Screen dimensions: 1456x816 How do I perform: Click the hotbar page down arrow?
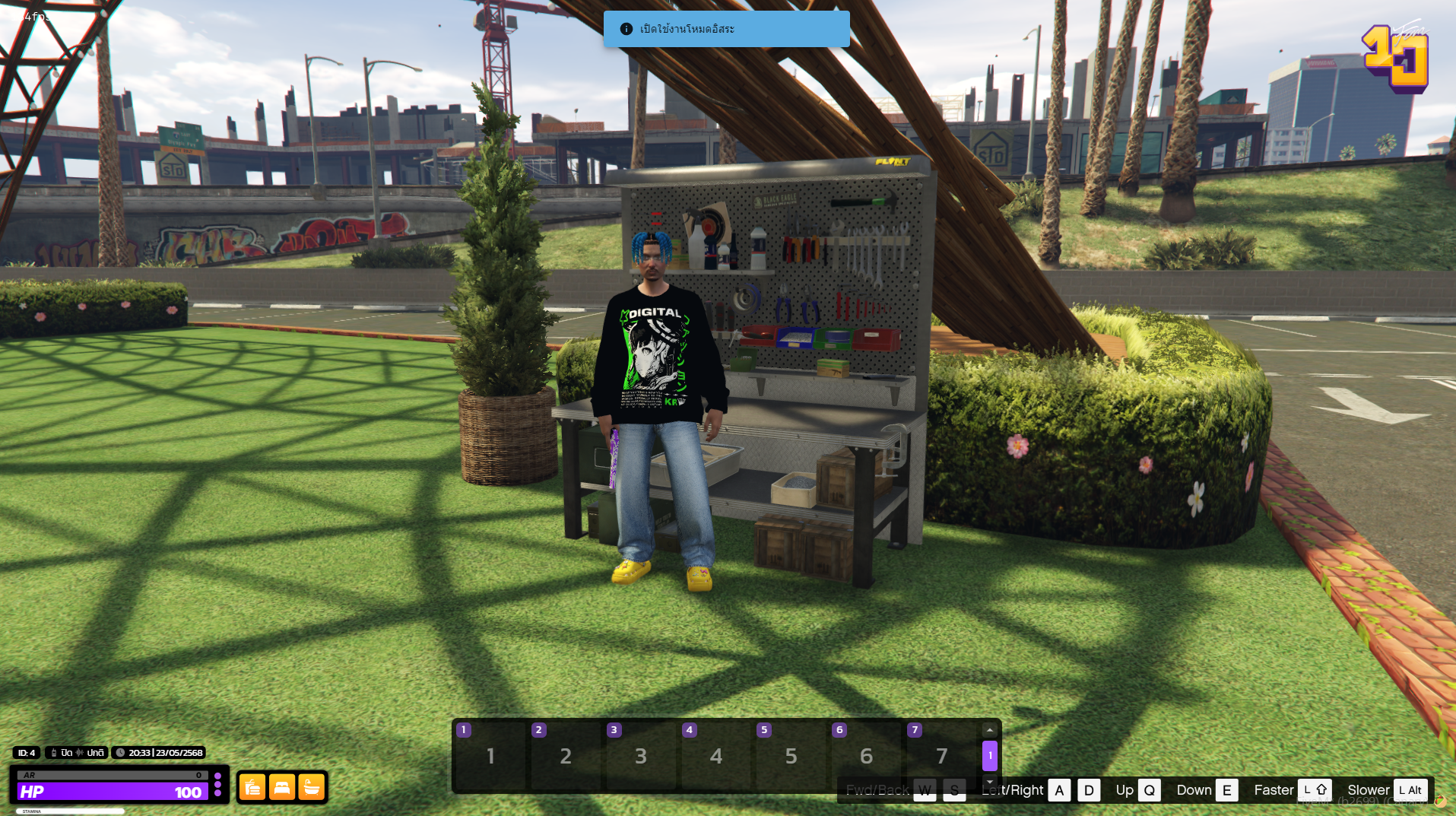(x=989, y=781)
